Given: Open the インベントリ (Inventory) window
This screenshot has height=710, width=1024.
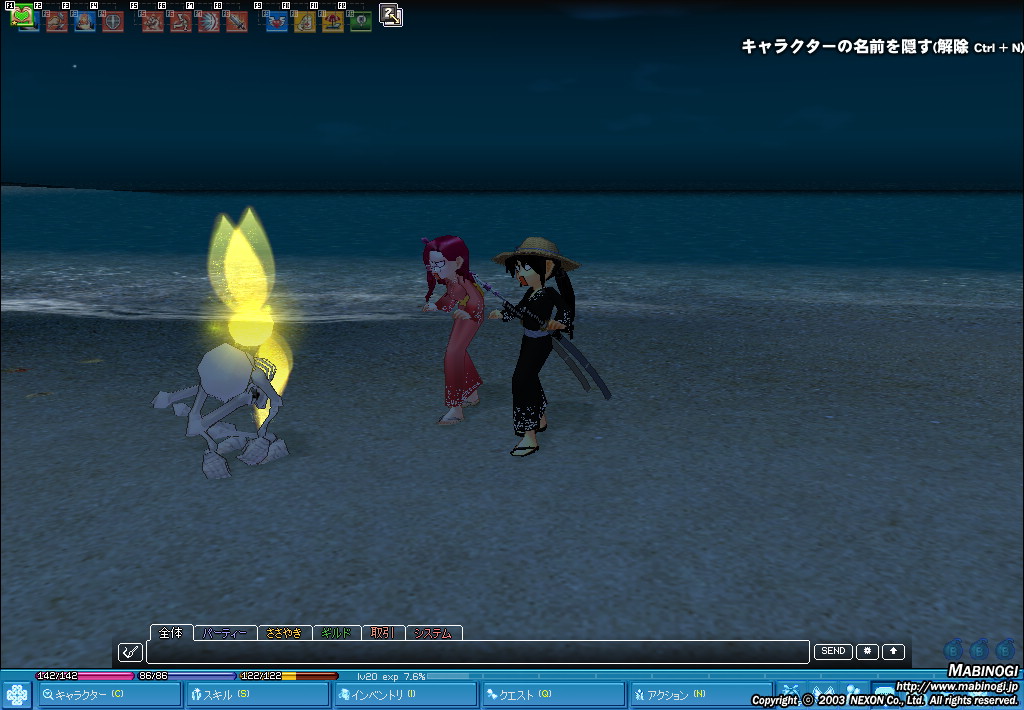Looking at the screenshot, I should 405,694.
